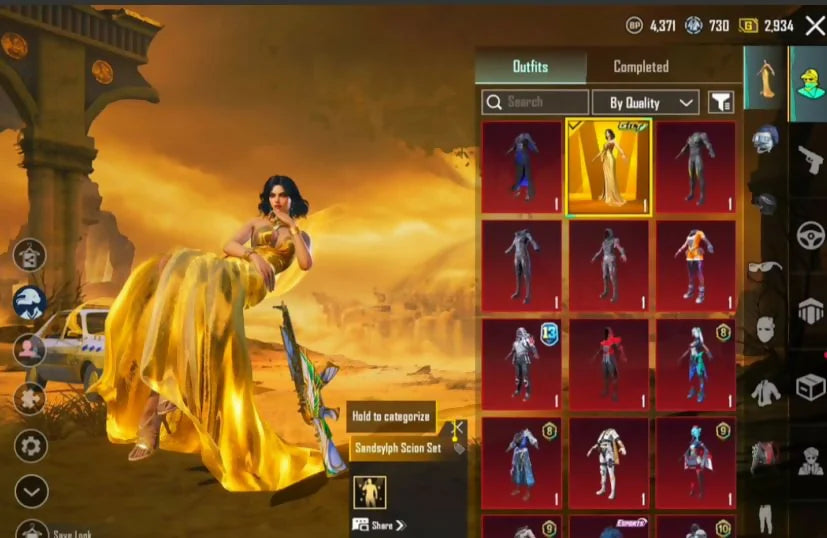
Task: Open the crate box category
Action: (809, 387)
